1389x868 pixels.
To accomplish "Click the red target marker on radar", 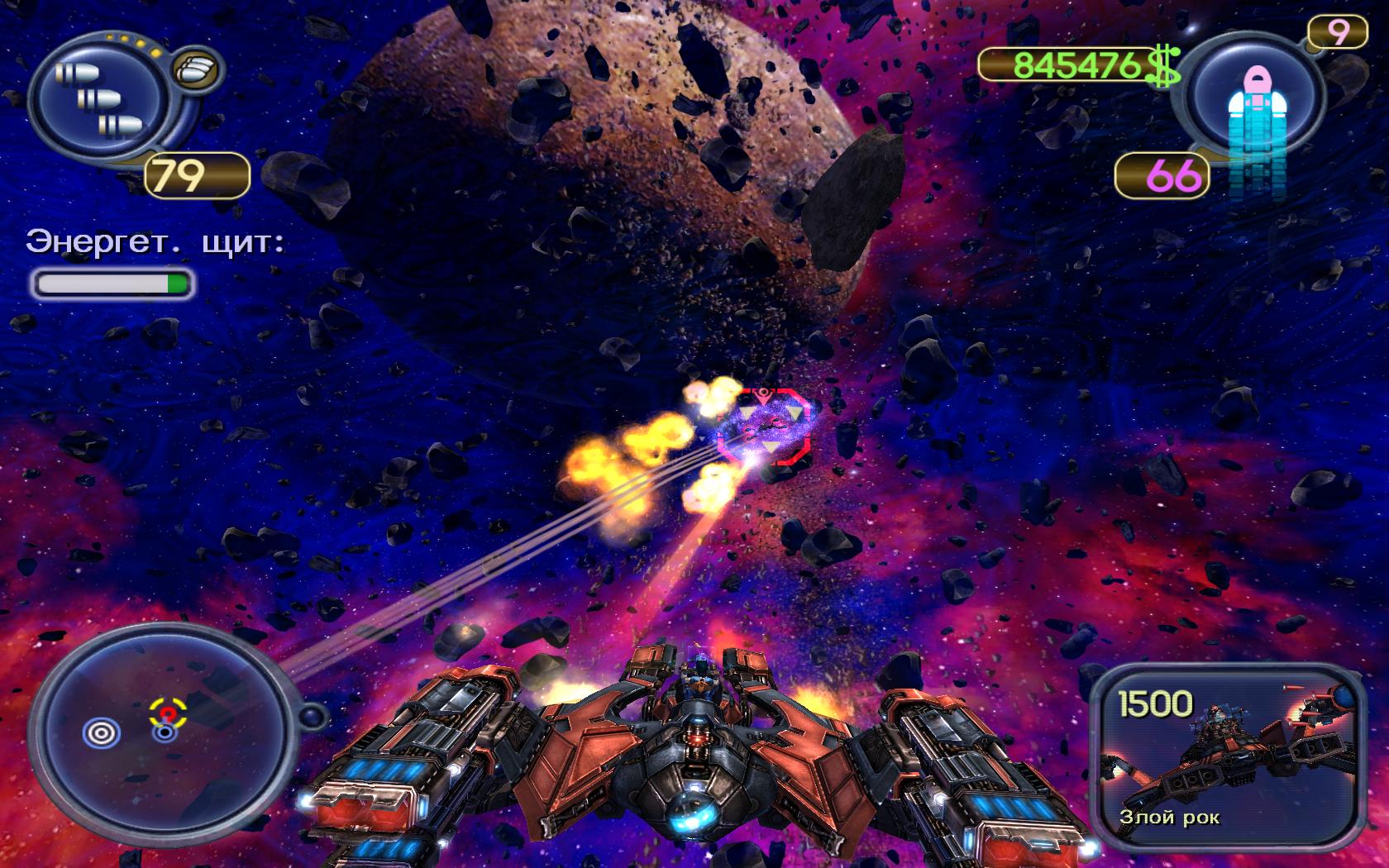I will coord(168,713).
